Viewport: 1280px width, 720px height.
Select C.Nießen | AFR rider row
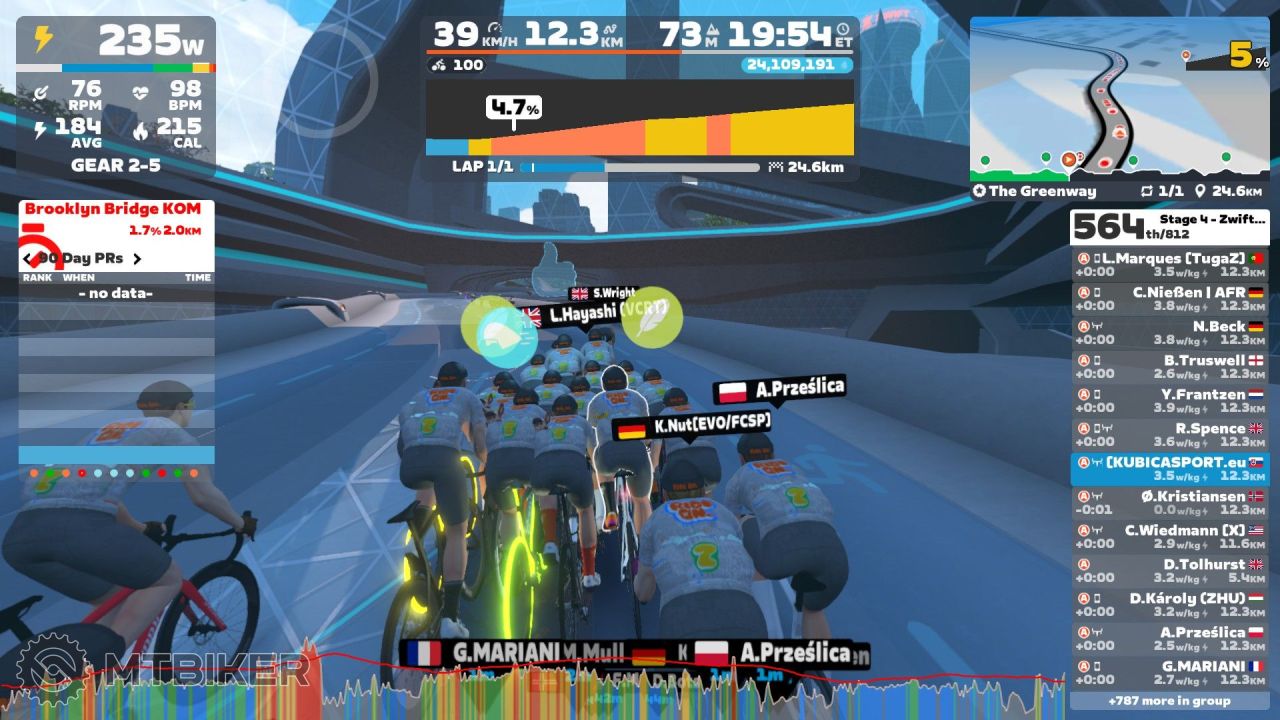[x=1169, y=299]
